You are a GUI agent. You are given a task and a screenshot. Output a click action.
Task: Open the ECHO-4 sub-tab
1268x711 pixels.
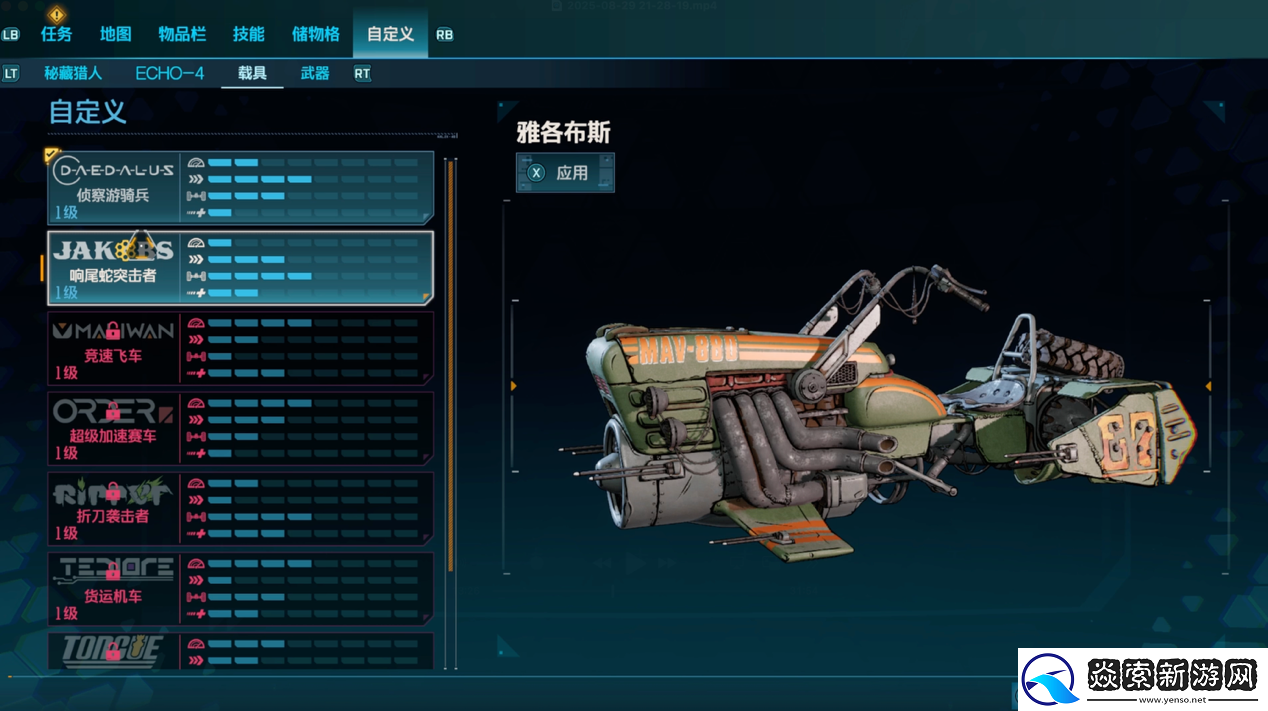(x=170, y=73)
